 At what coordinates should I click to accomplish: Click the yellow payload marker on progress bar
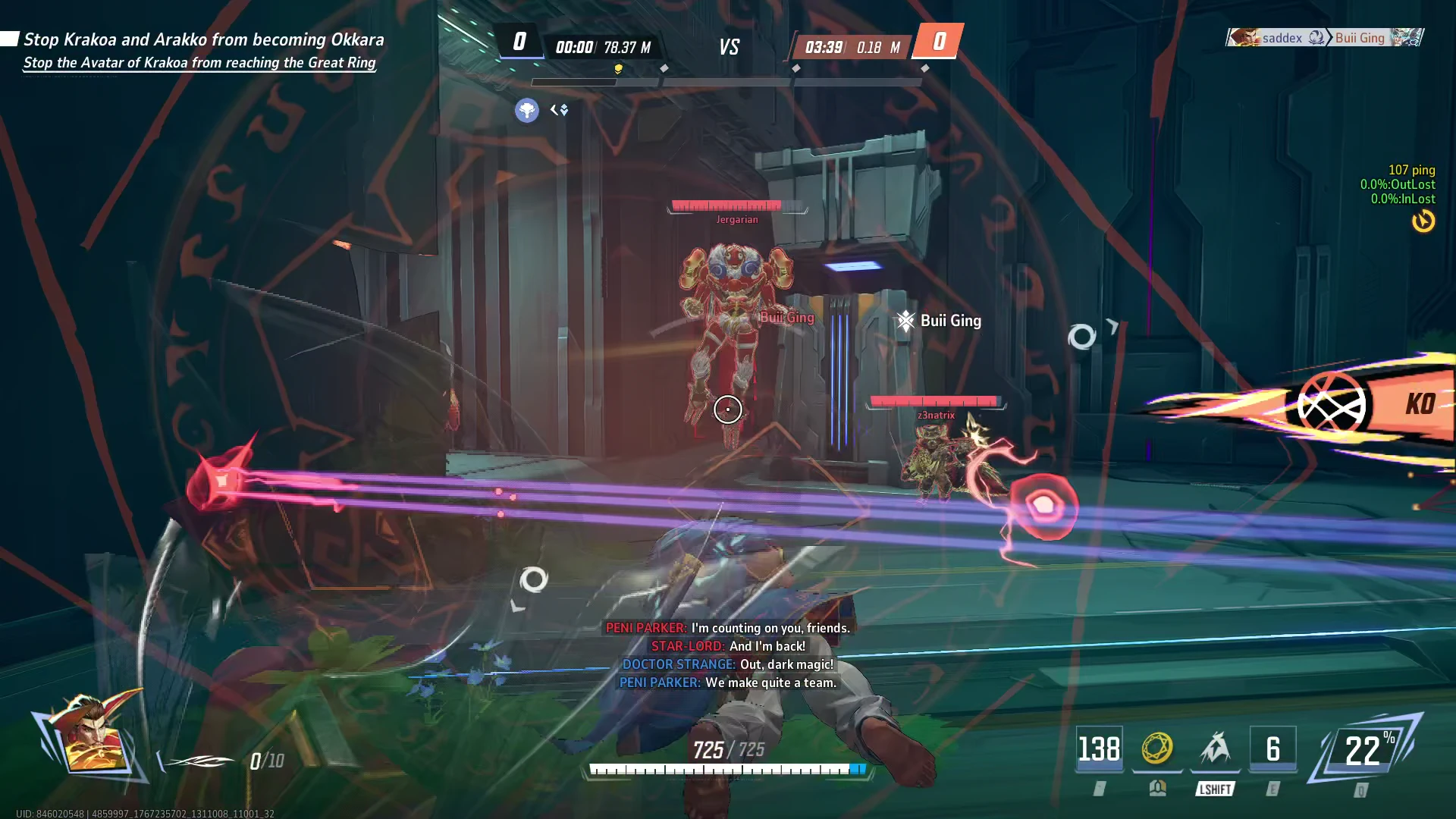click(x=618, y=69)
